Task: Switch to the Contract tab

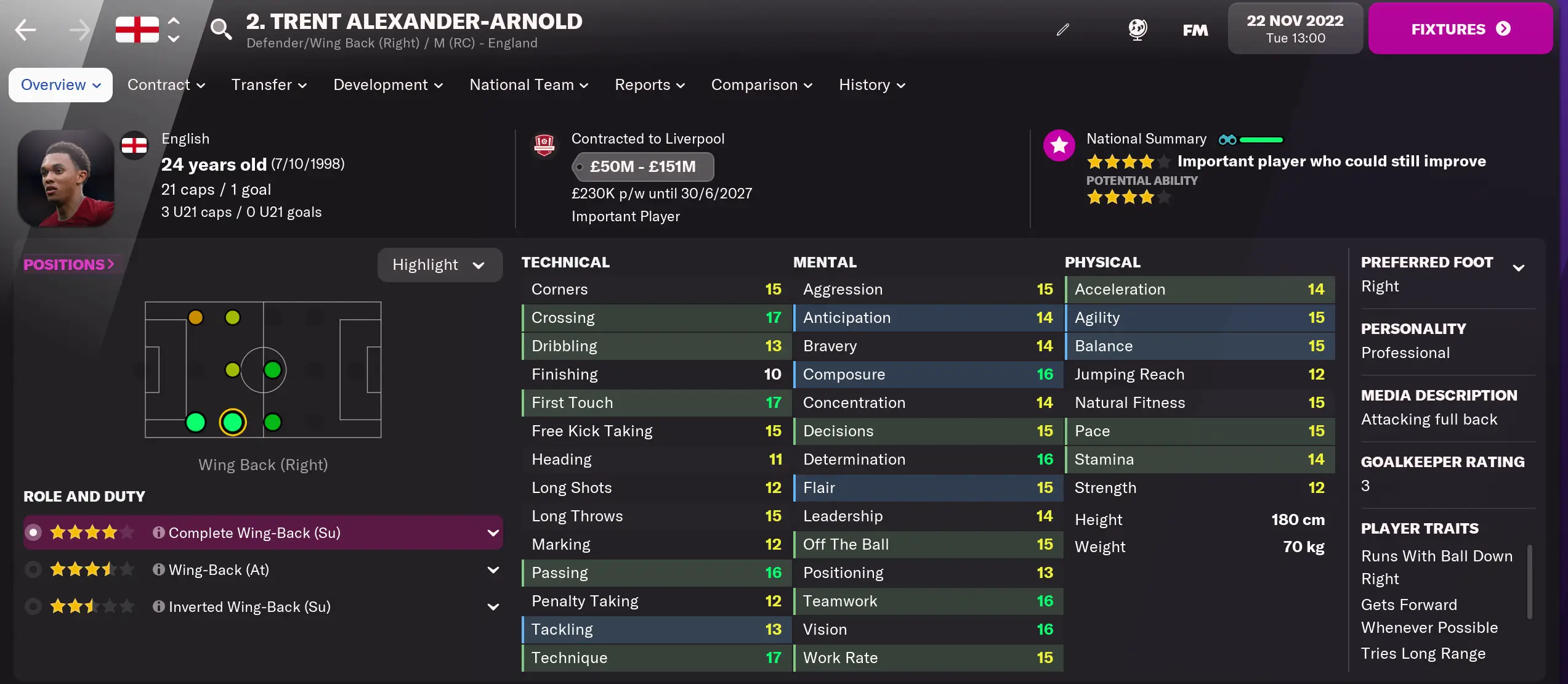Action: pyautogui.click(x=165, y=85)
